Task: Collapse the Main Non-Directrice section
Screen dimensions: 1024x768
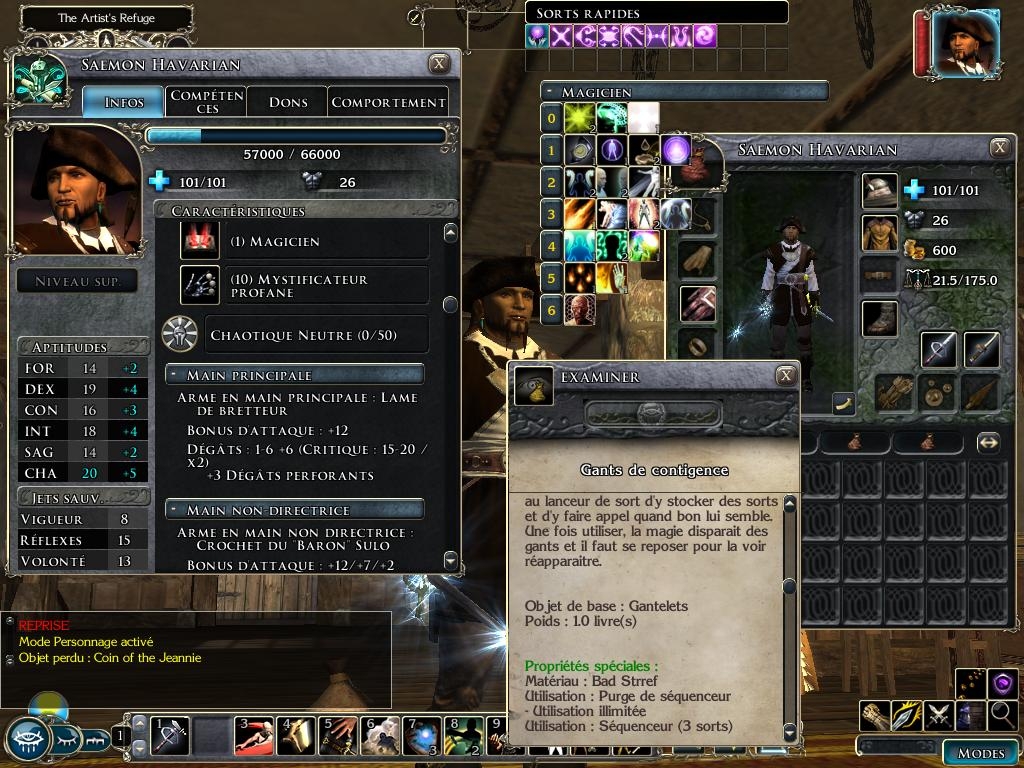Action: 176,510
